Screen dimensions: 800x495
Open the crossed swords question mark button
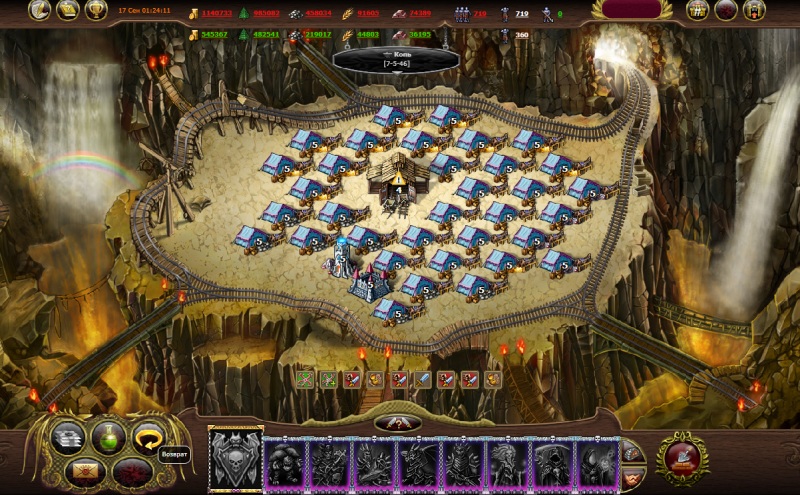(x=397, y=423)
